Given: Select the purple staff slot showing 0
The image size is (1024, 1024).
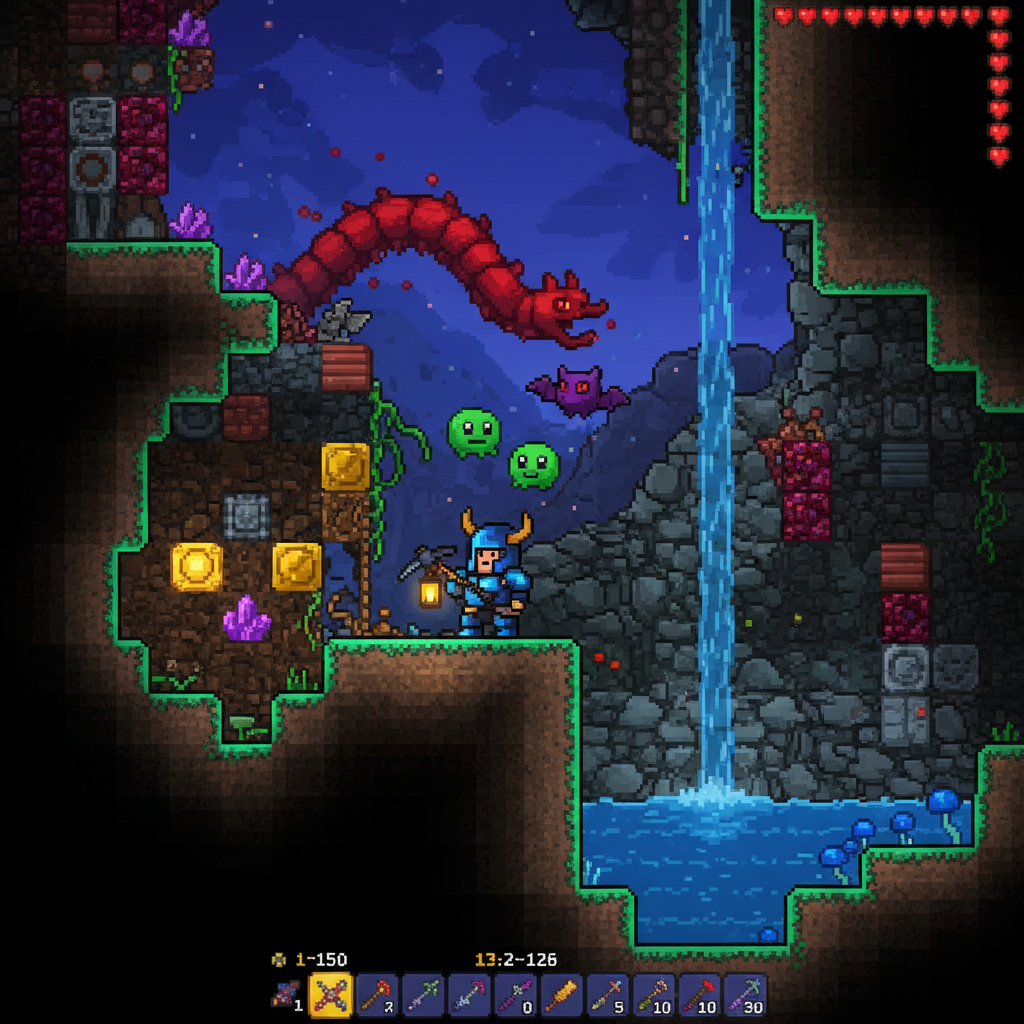Looking at the screenshot, I should click(x=516, y=996).
